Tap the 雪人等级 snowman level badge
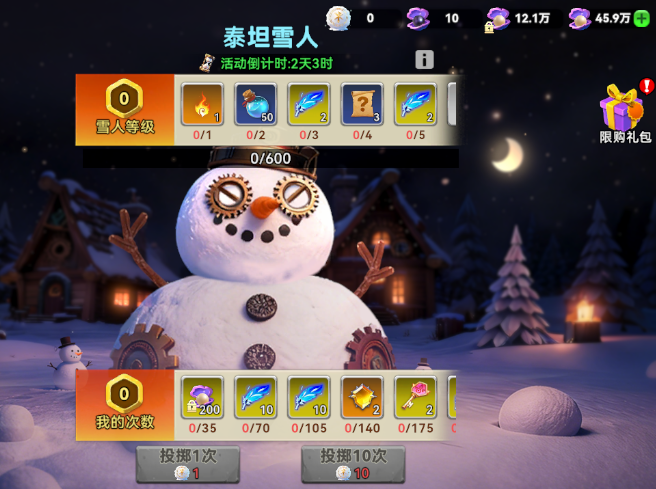The height and width of the screenshot is (489, 656). [x=124, y=110]
